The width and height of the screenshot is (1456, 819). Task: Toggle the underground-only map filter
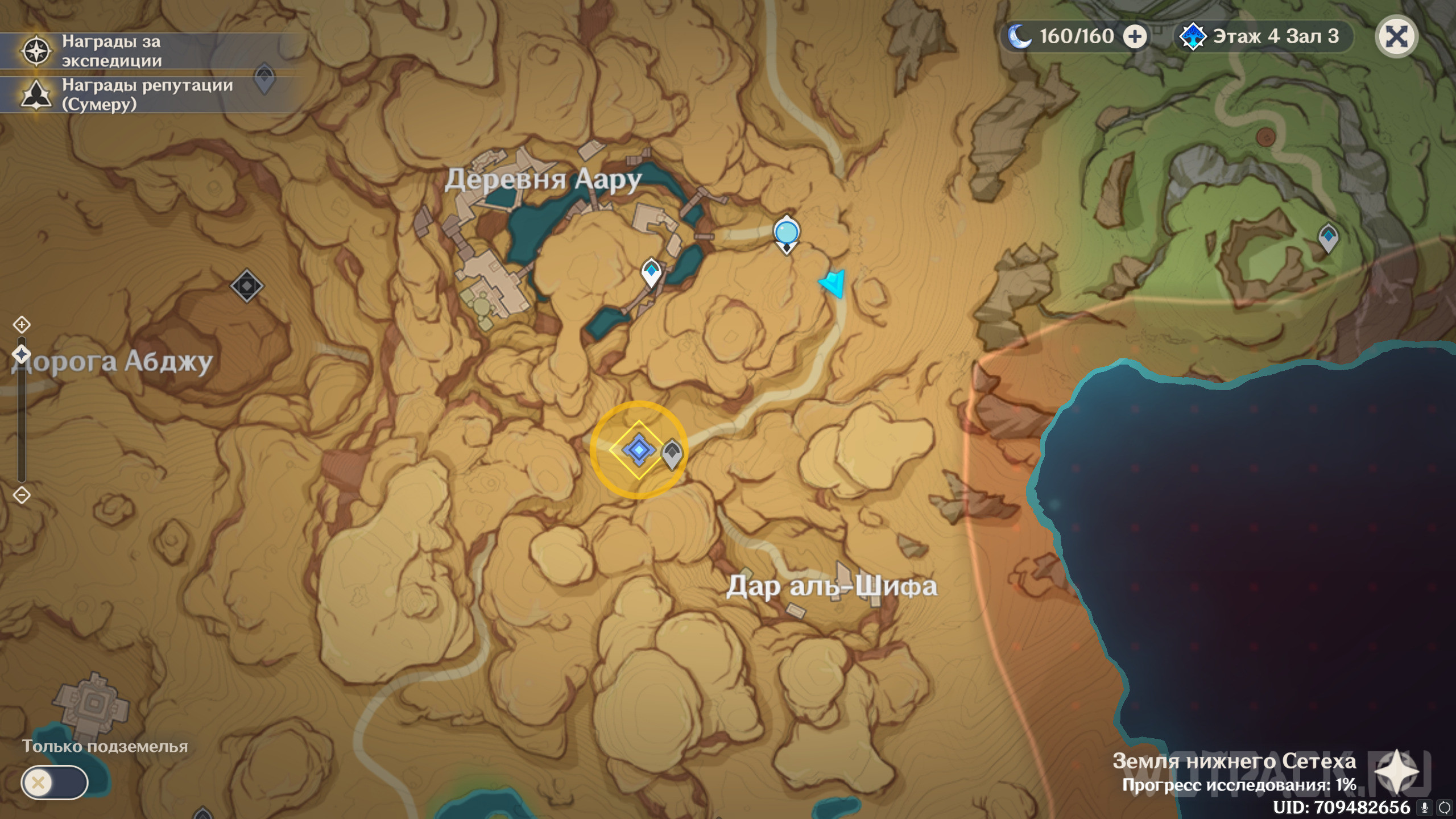click(55, 783)
